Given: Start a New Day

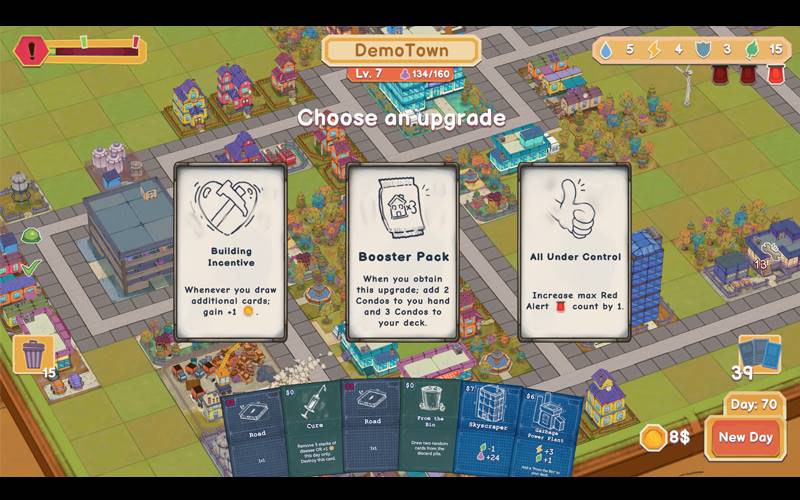Looking at the screenshot, I should (x=745, y=437).
